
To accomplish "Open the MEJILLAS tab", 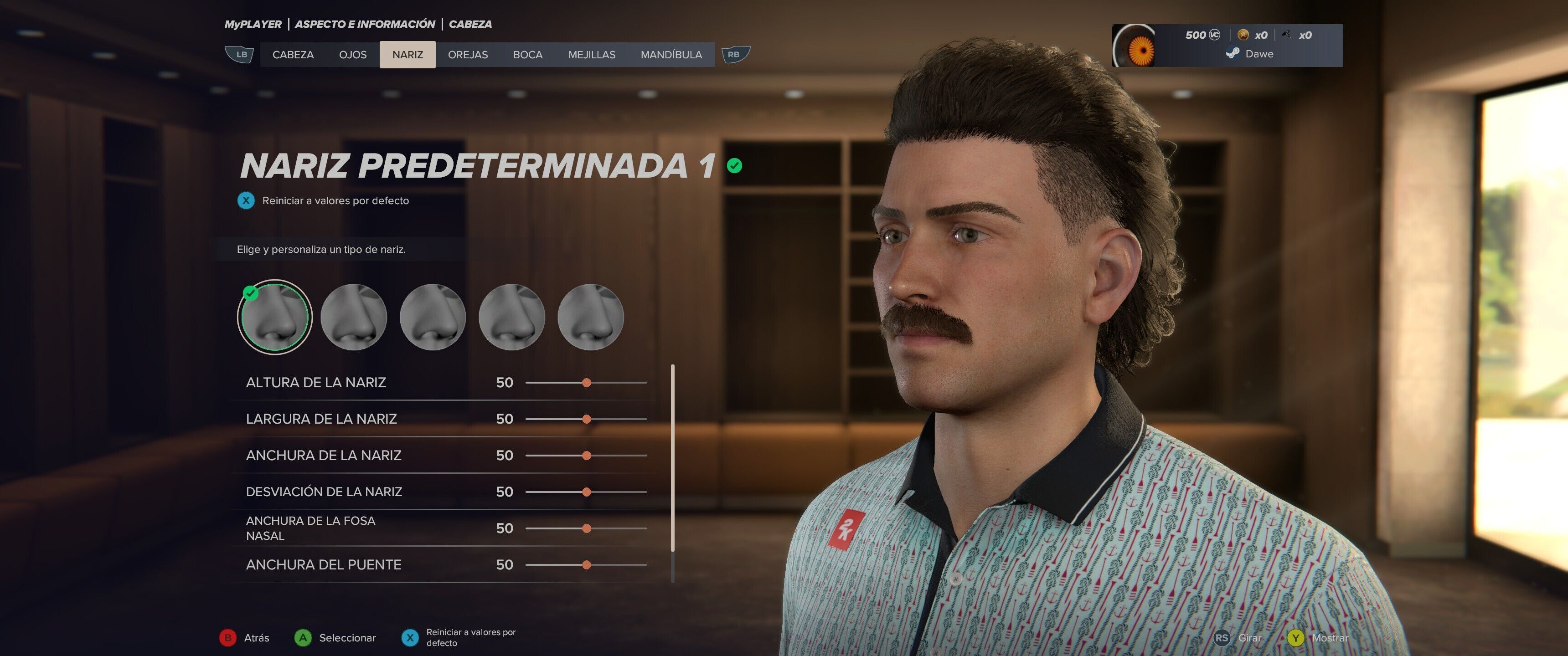I will pyautogui.click(x=591, y=55).
